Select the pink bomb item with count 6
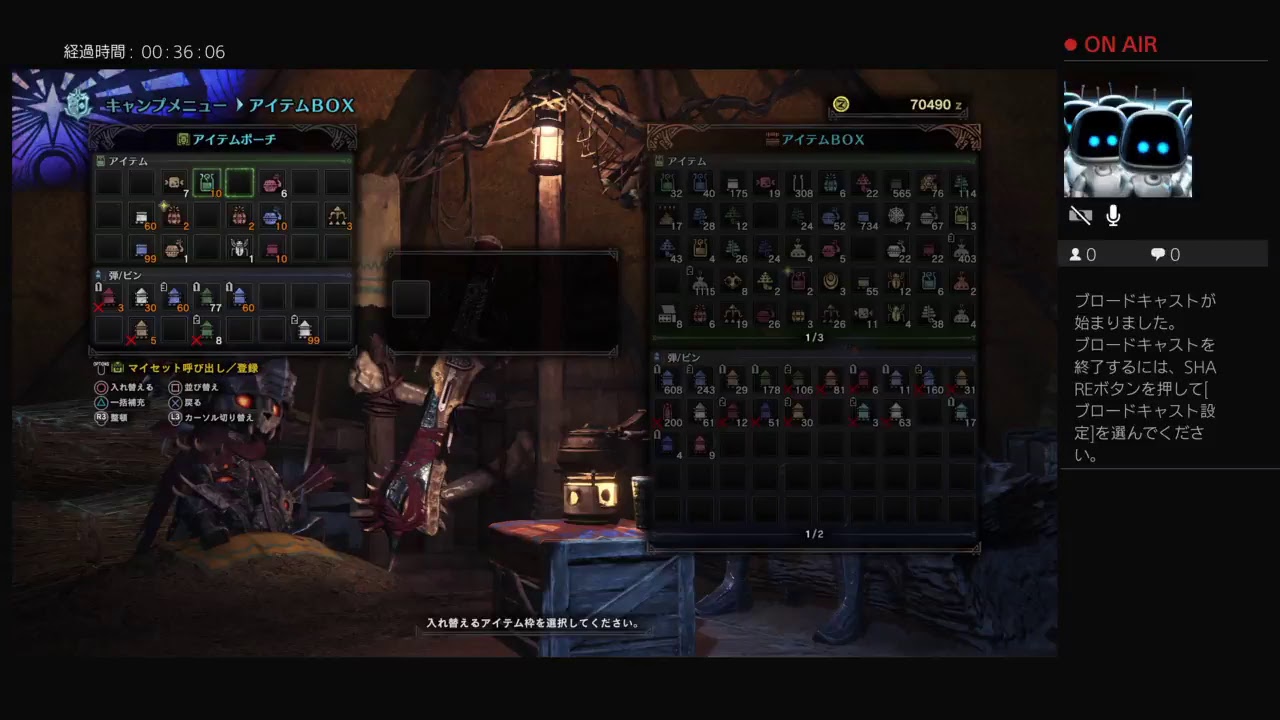The width and height of the screenshot is (1280, 720). [x=272, y=183]
